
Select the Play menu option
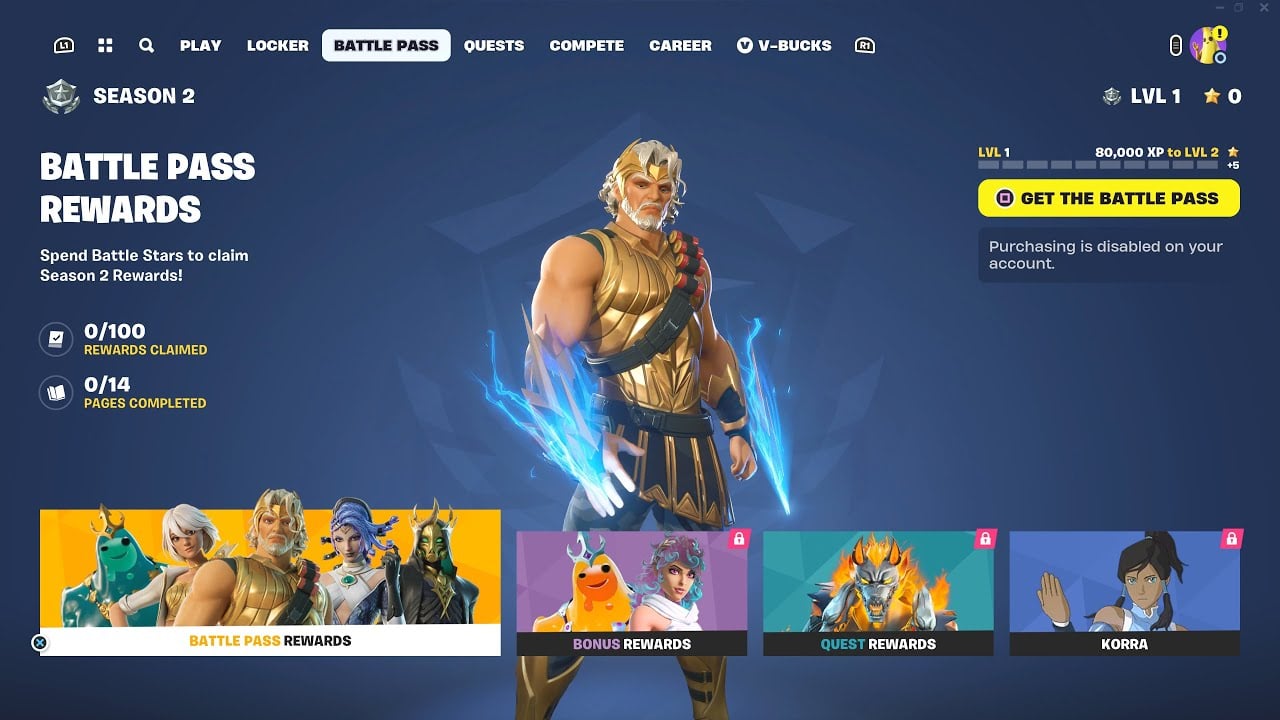point(200,45)
